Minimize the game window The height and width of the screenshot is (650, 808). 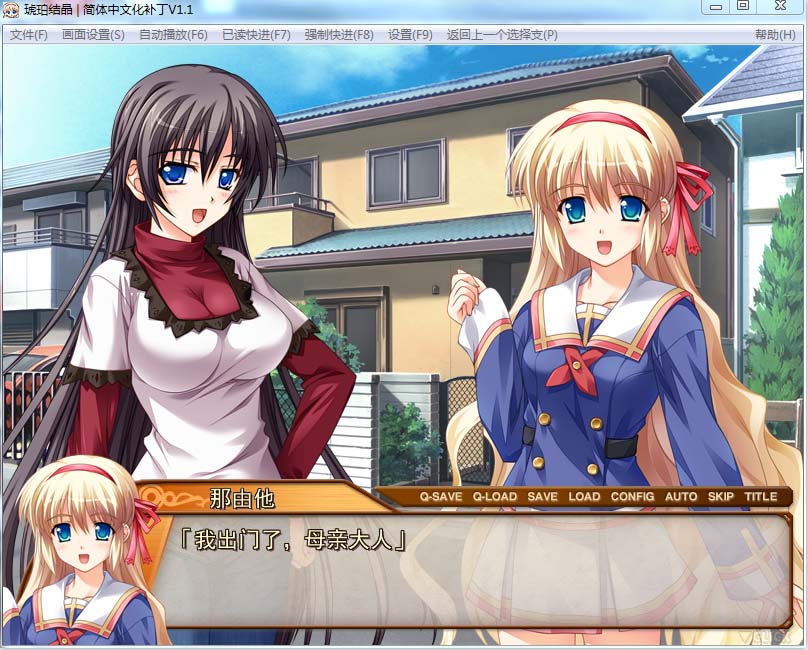[x=715, y=6]
